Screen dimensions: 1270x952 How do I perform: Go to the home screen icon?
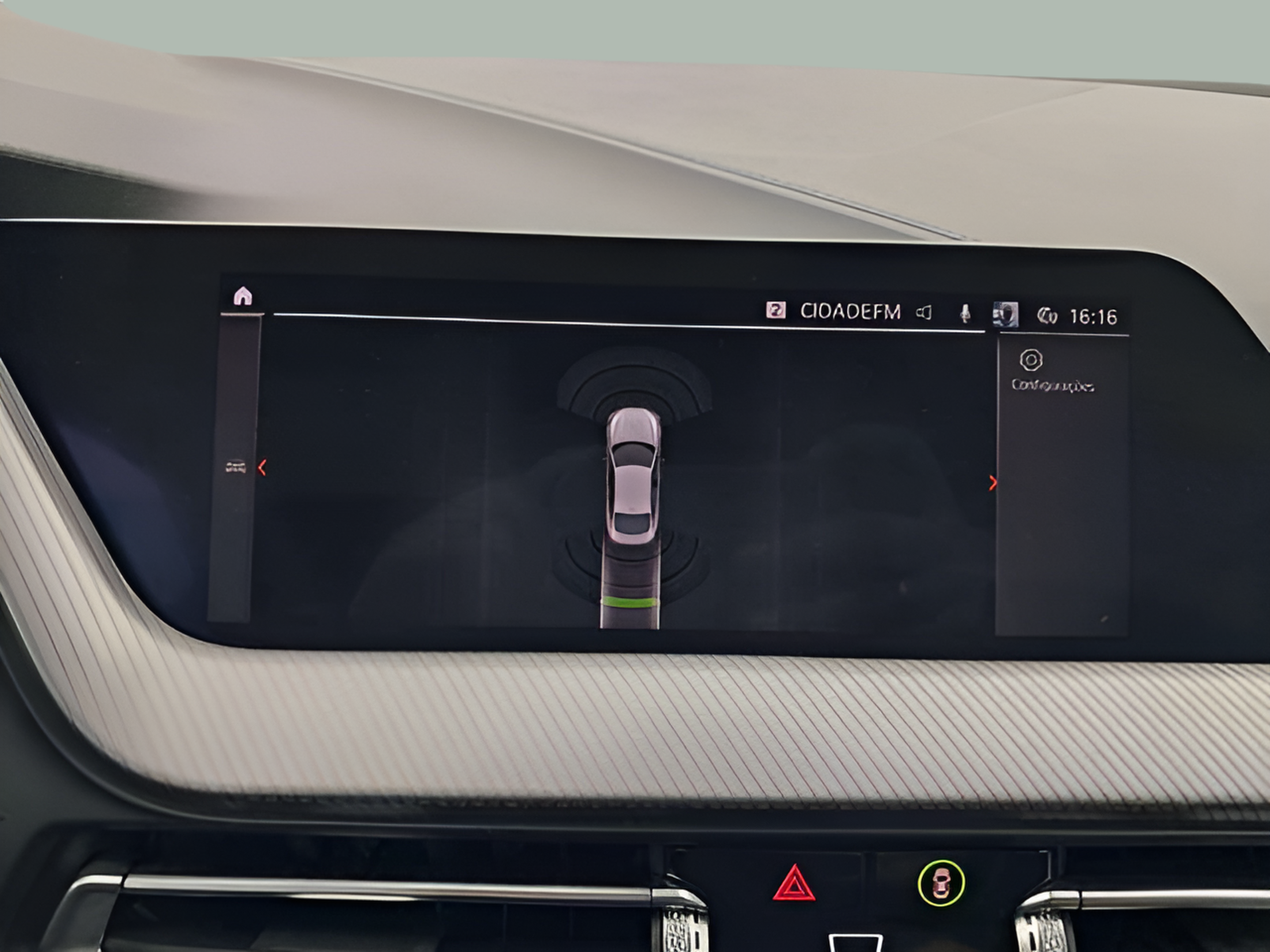coord(243,296)
